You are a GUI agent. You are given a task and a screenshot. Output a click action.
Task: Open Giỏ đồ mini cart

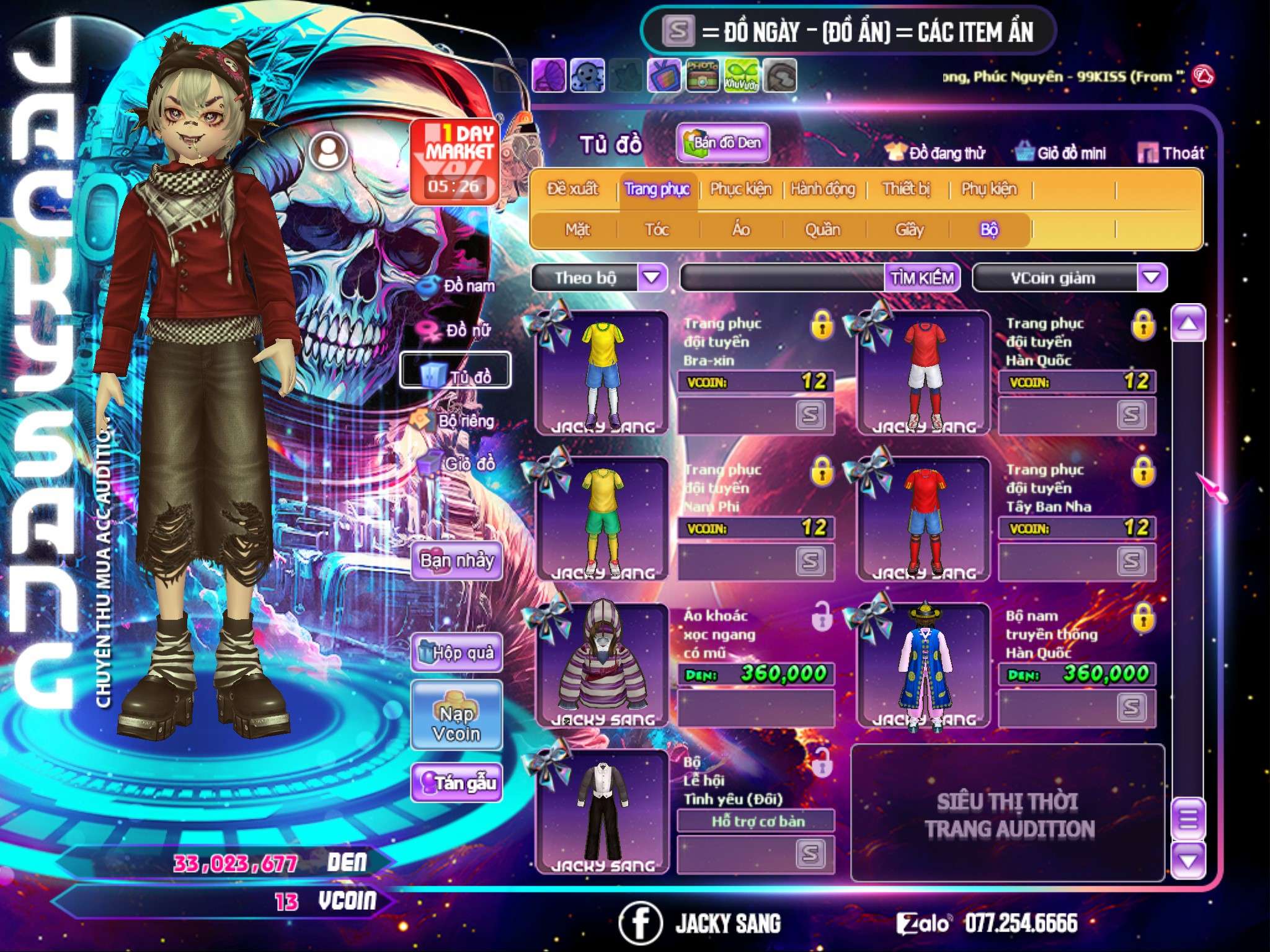point(1061,153)
